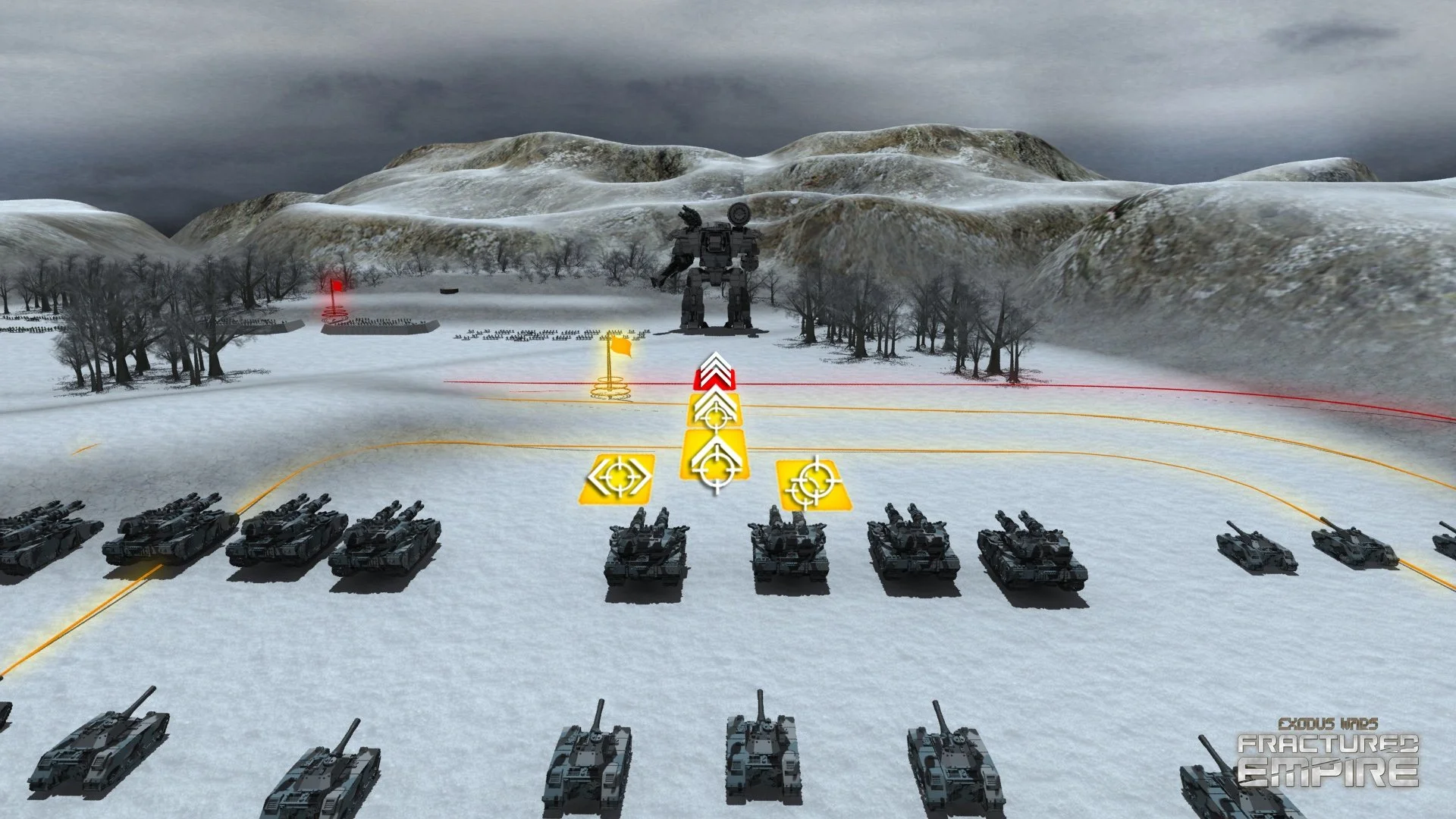Choose the bracketed crosshair overwatch order icon

(x=620, y=476)
